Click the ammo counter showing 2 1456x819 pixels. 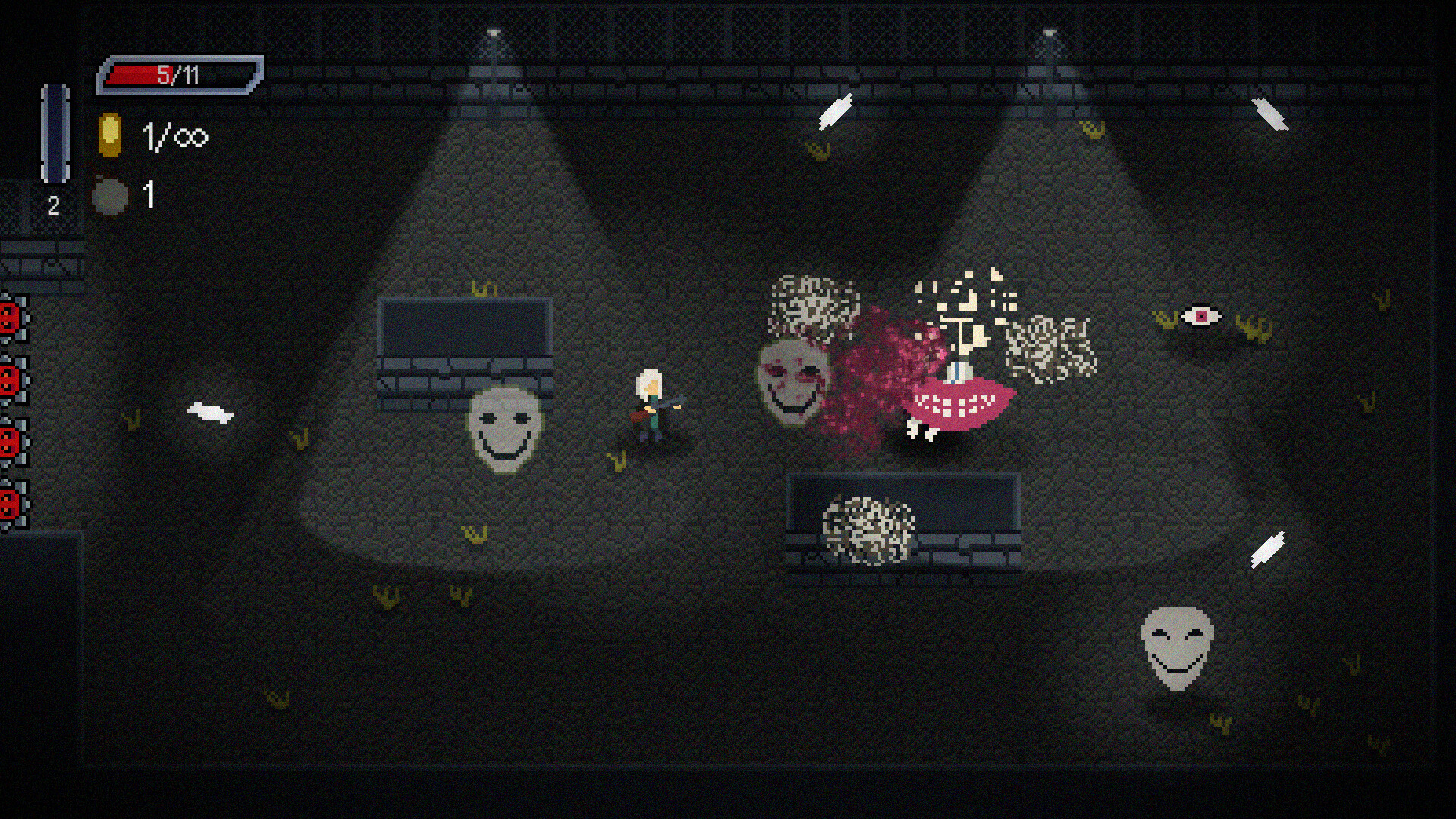pos(53,205)
